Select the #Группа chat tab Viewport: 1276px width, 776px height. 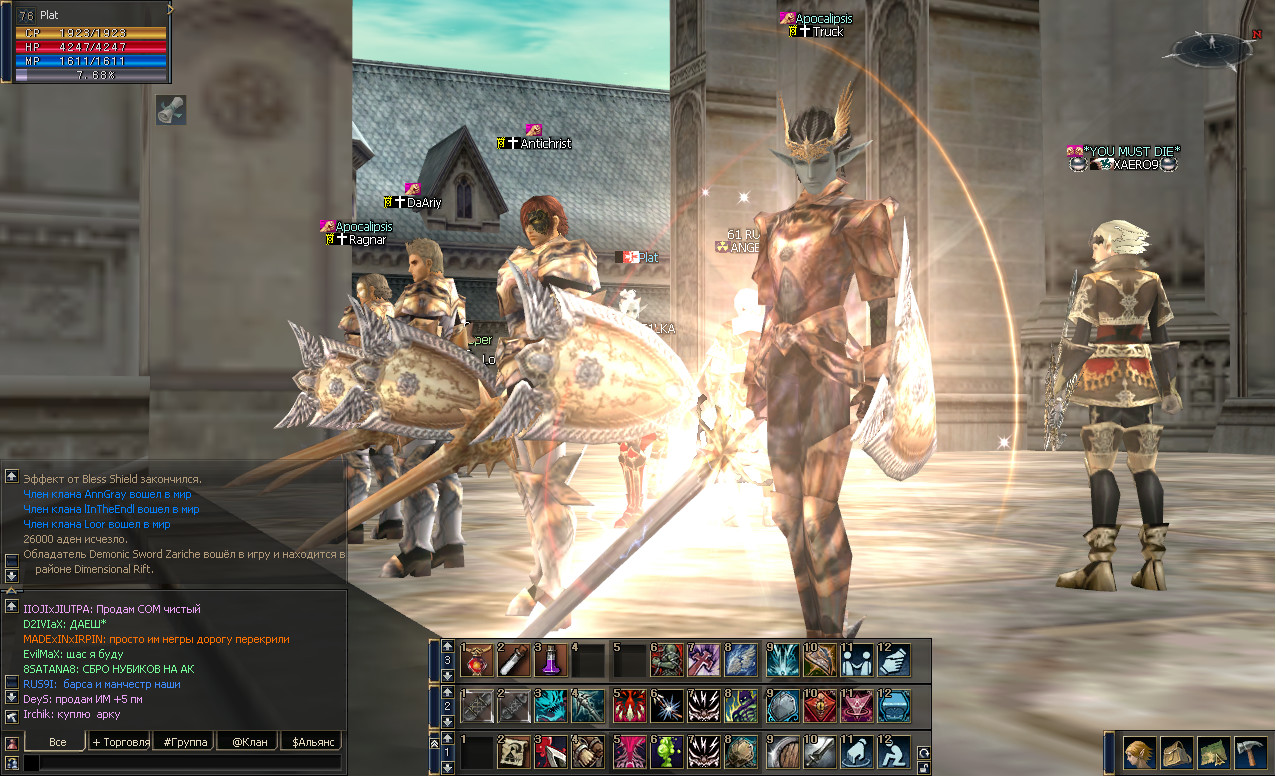(x=185, y=742)
